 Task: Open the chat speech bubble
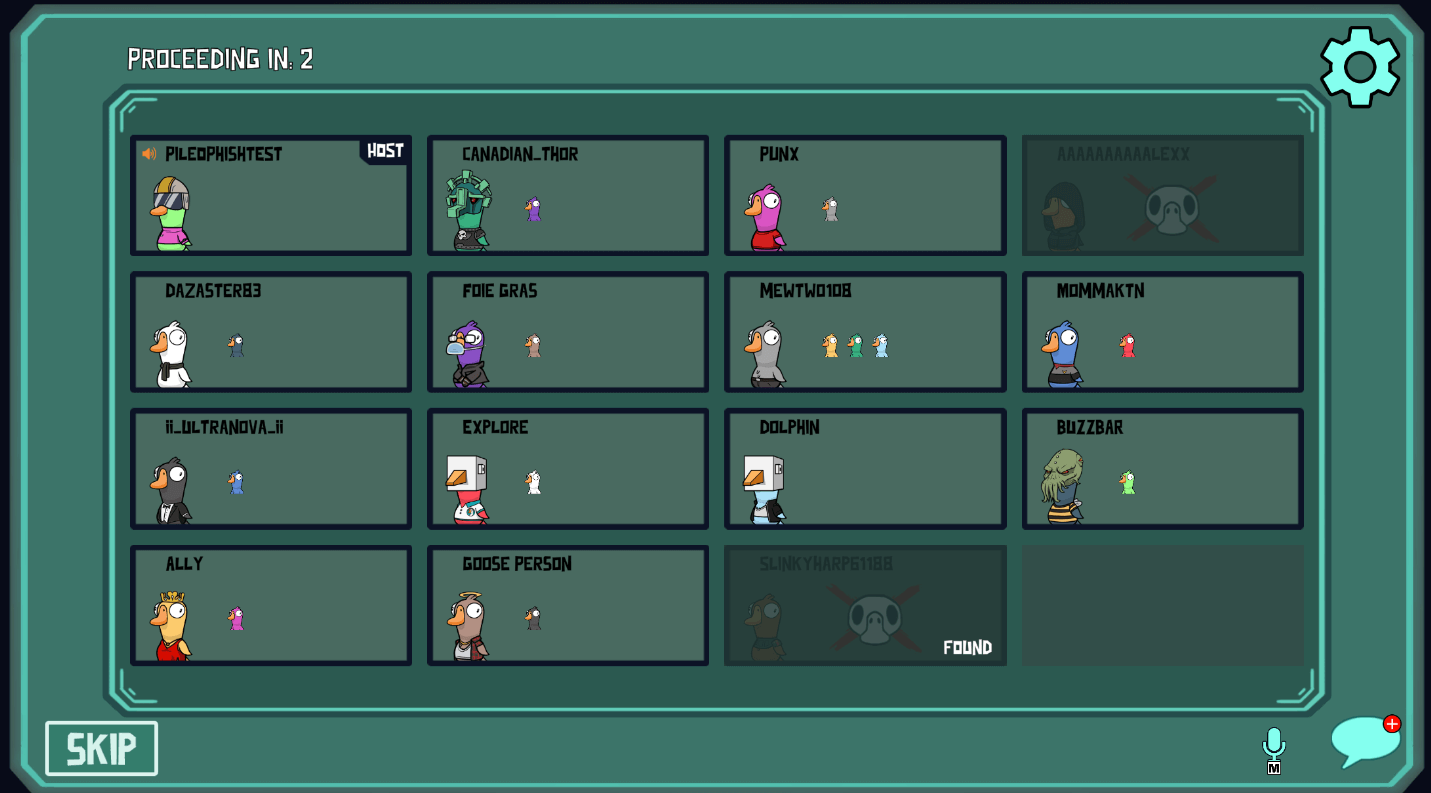tap(1363, 742)
